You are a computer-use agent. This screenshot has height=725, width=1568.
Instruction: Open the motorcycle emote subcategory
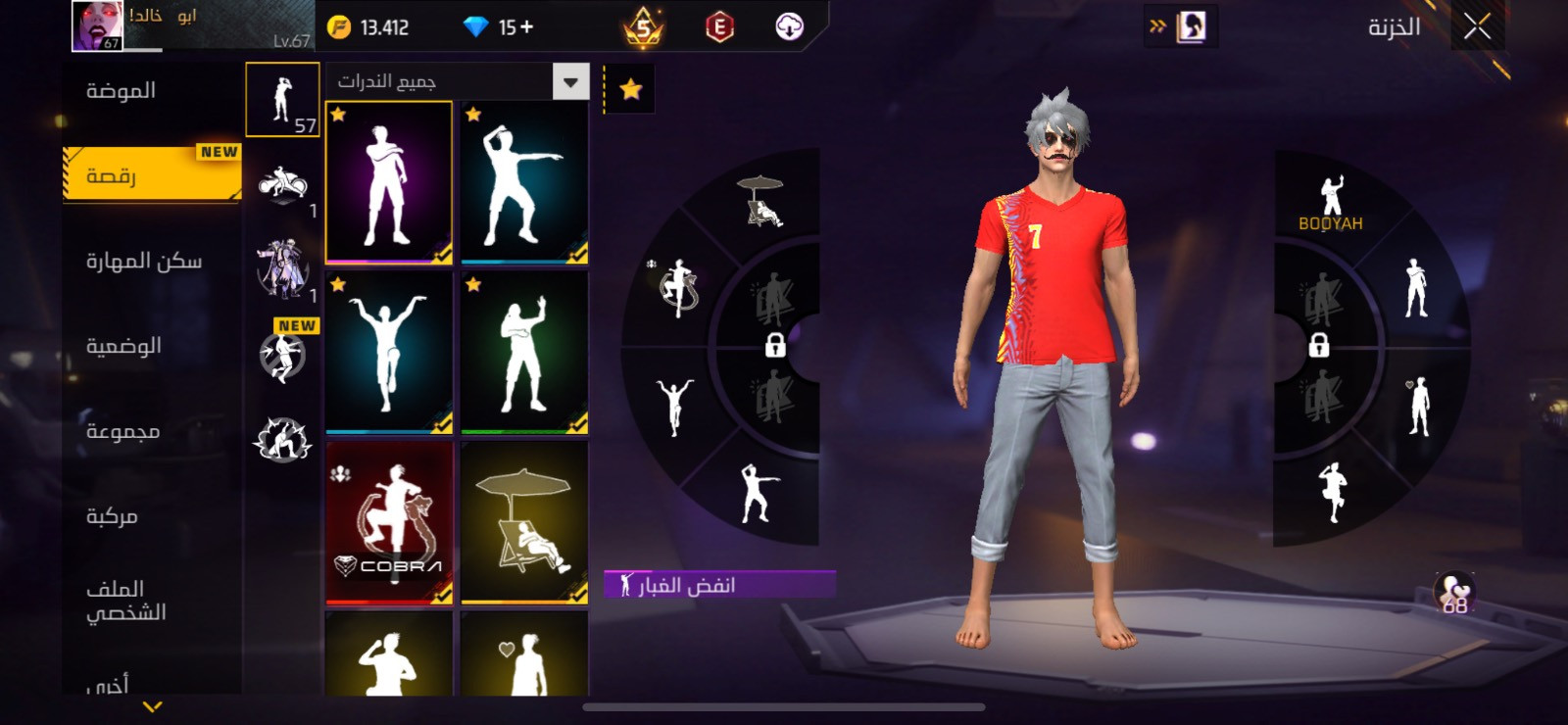tap(282, 185)
